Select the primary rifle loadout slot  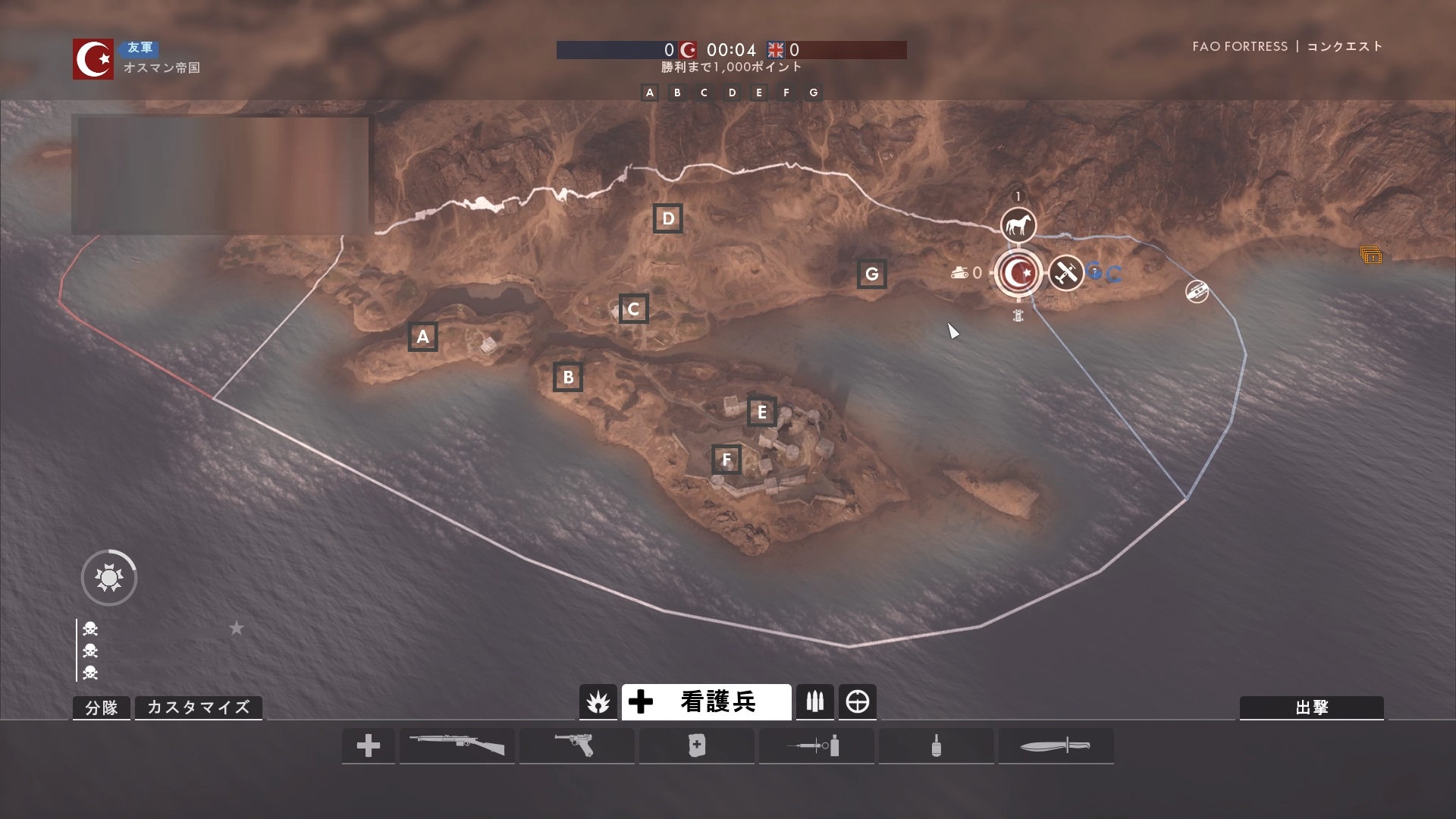click(x=457, y=745)
